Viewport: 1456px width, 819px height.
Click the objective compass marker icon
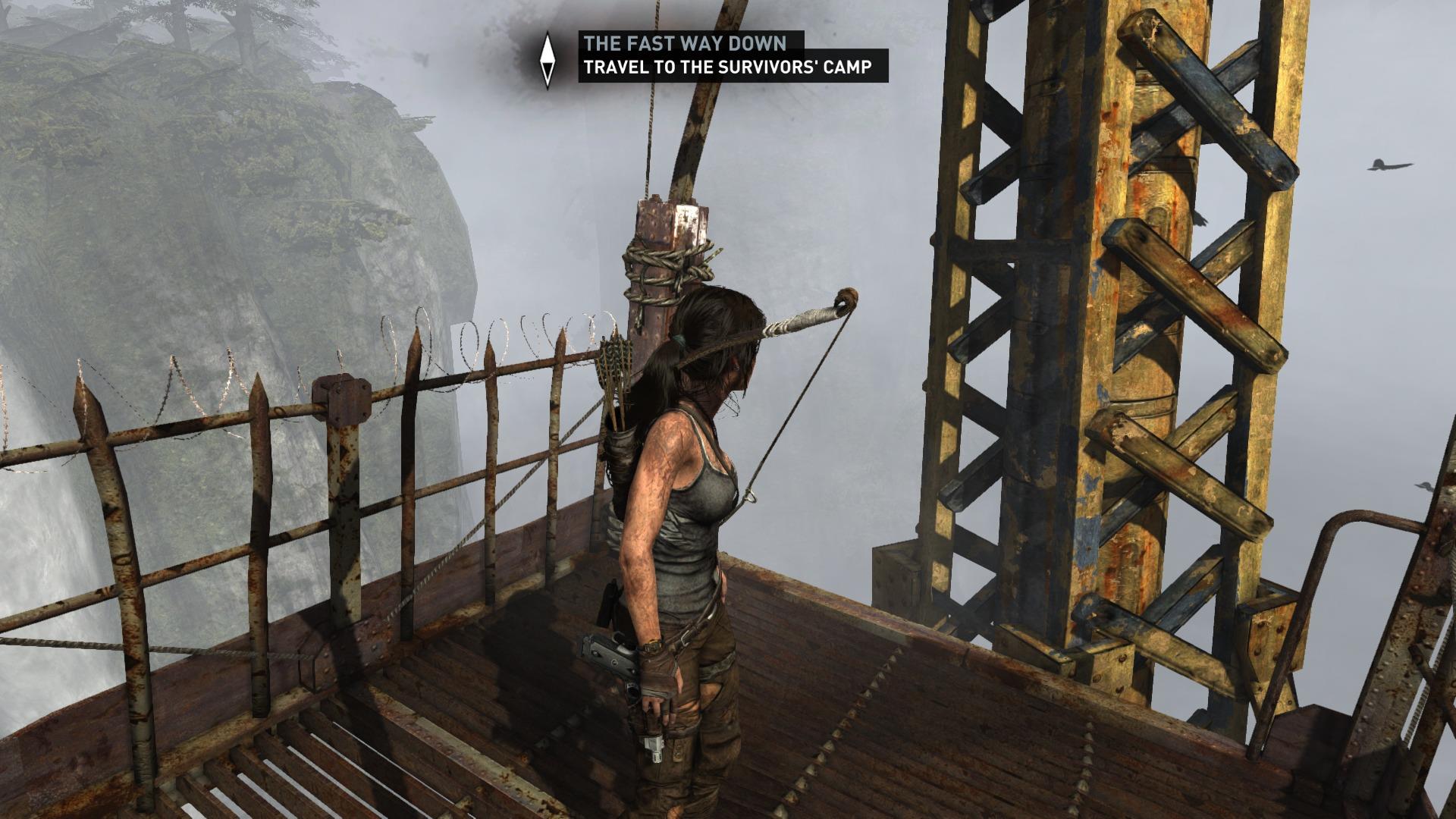(548, 61)
